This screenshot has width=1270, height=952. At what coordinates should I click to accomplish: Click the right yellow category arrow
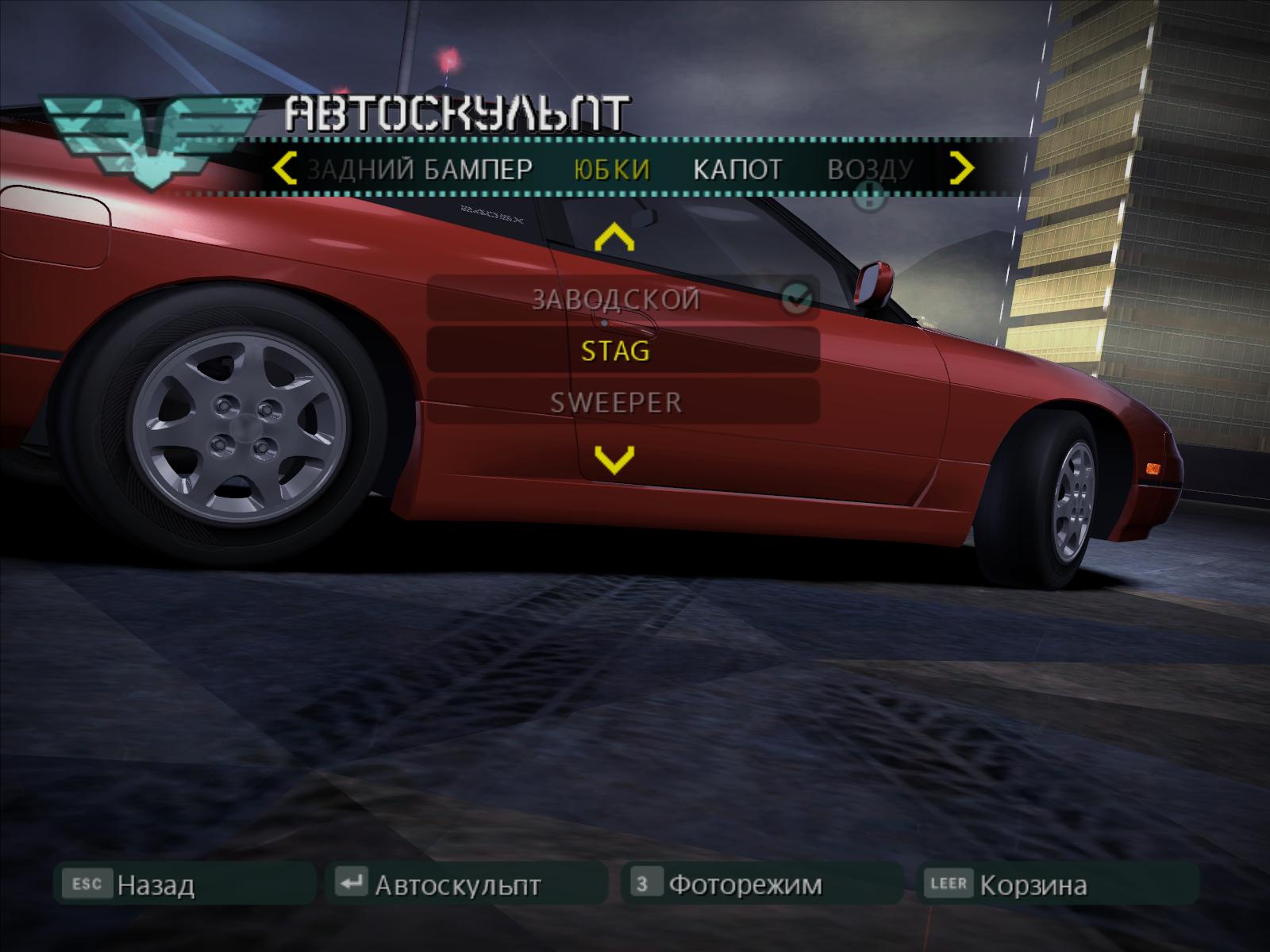[x=962, y=168]
